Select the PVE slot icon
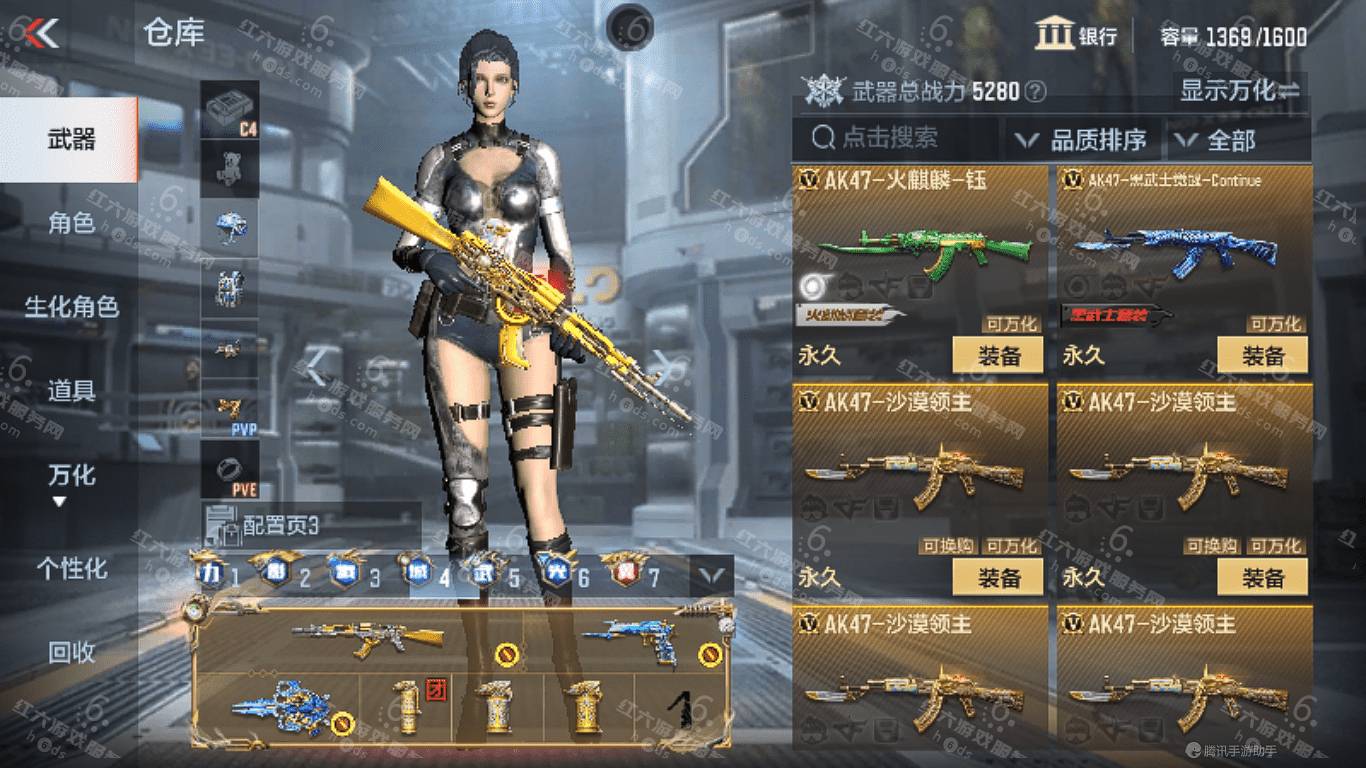This screenshot has width=1366, height=768. click(x=230, y=470)
